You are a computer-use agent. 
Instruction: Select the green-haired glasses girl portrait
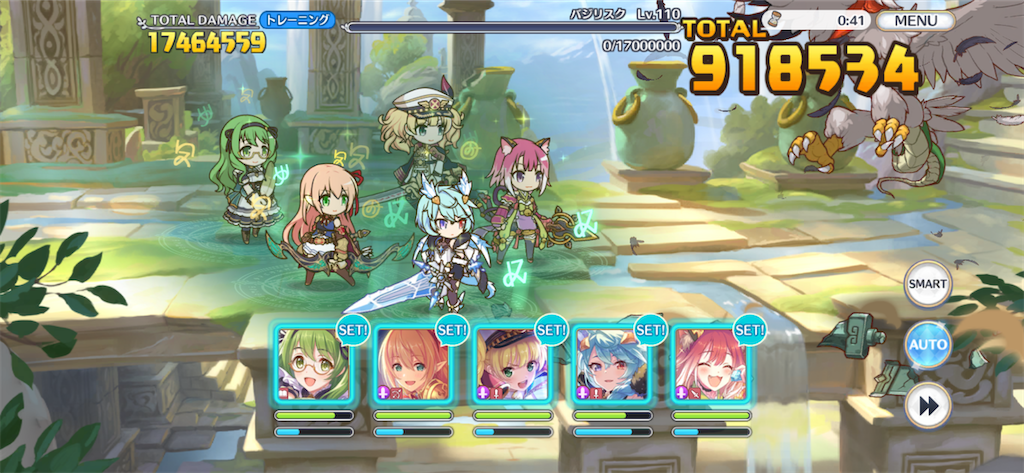coord(314,364)
